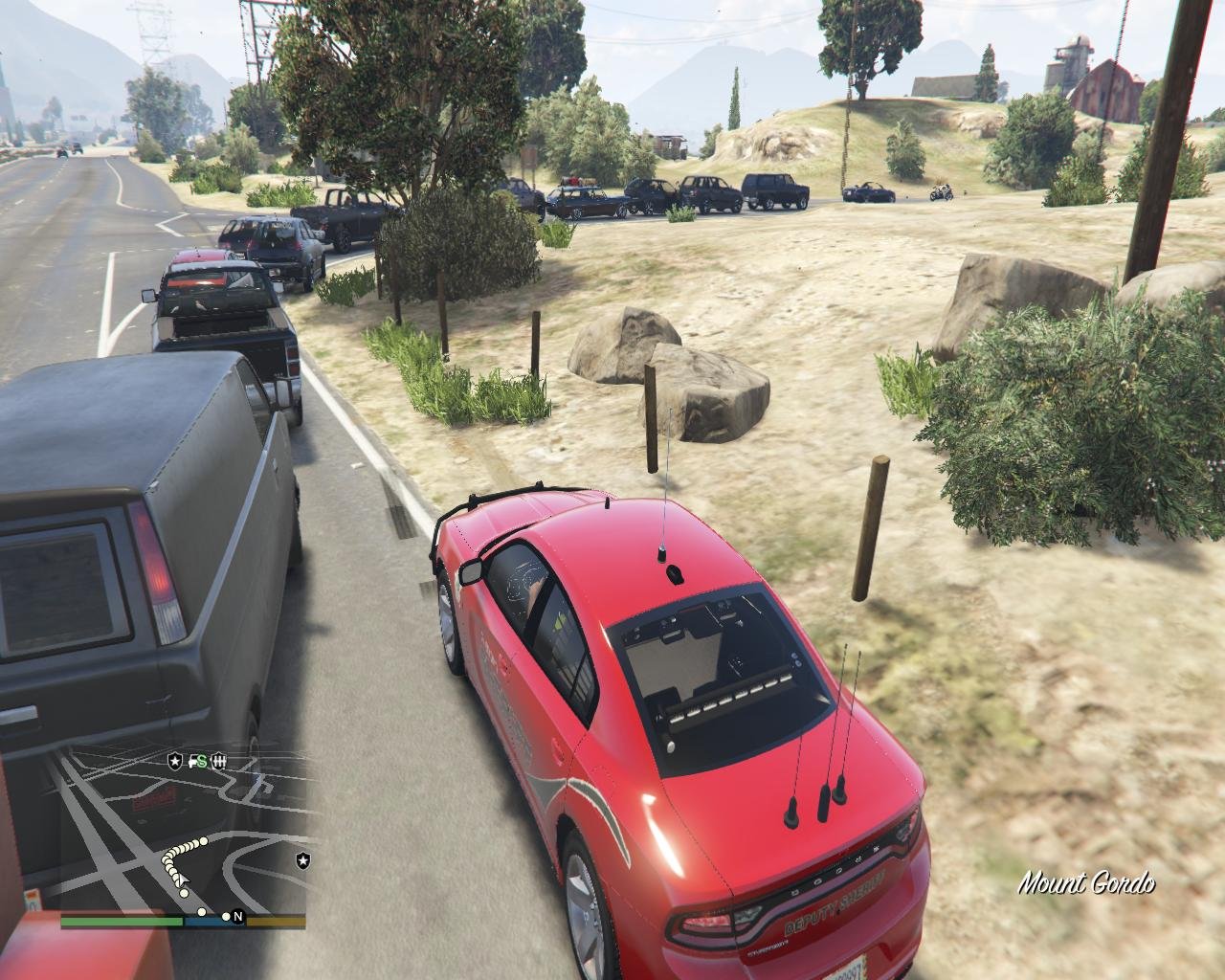Open the minimap radar
The image size is (1225, 980).
(184, 831)
